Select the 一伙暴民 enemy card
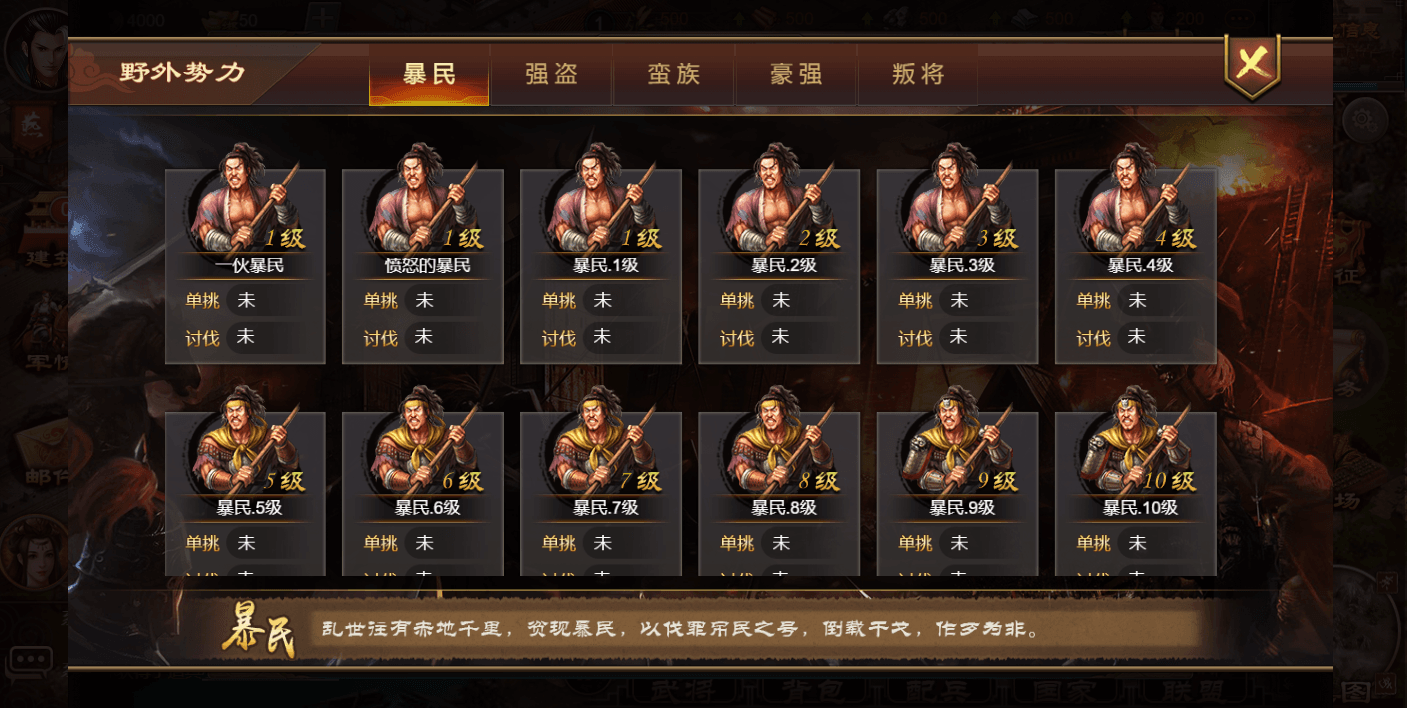 point(245,265)
